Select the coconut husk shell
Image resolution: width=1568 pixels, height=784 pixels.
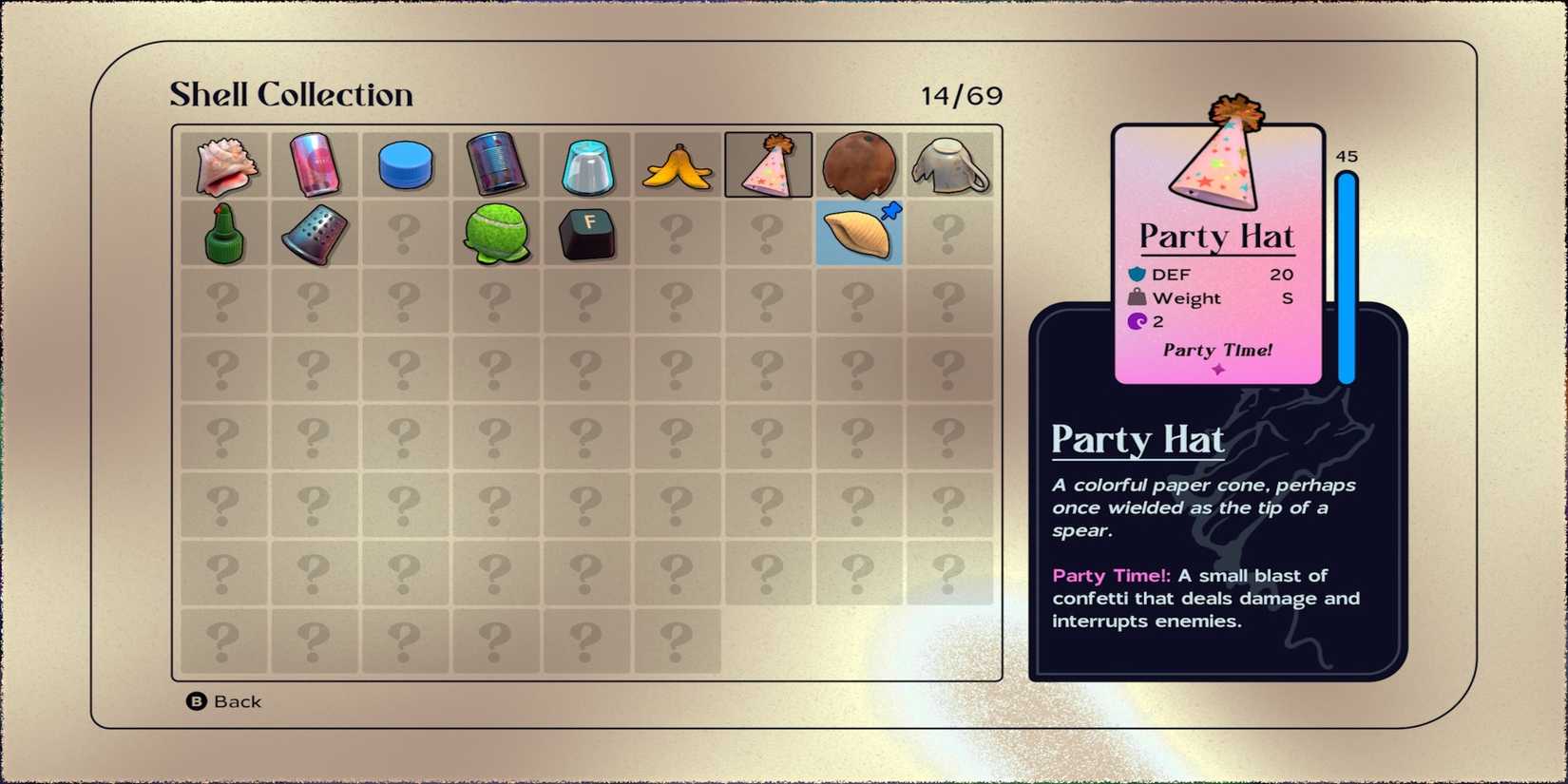point(858,163)
